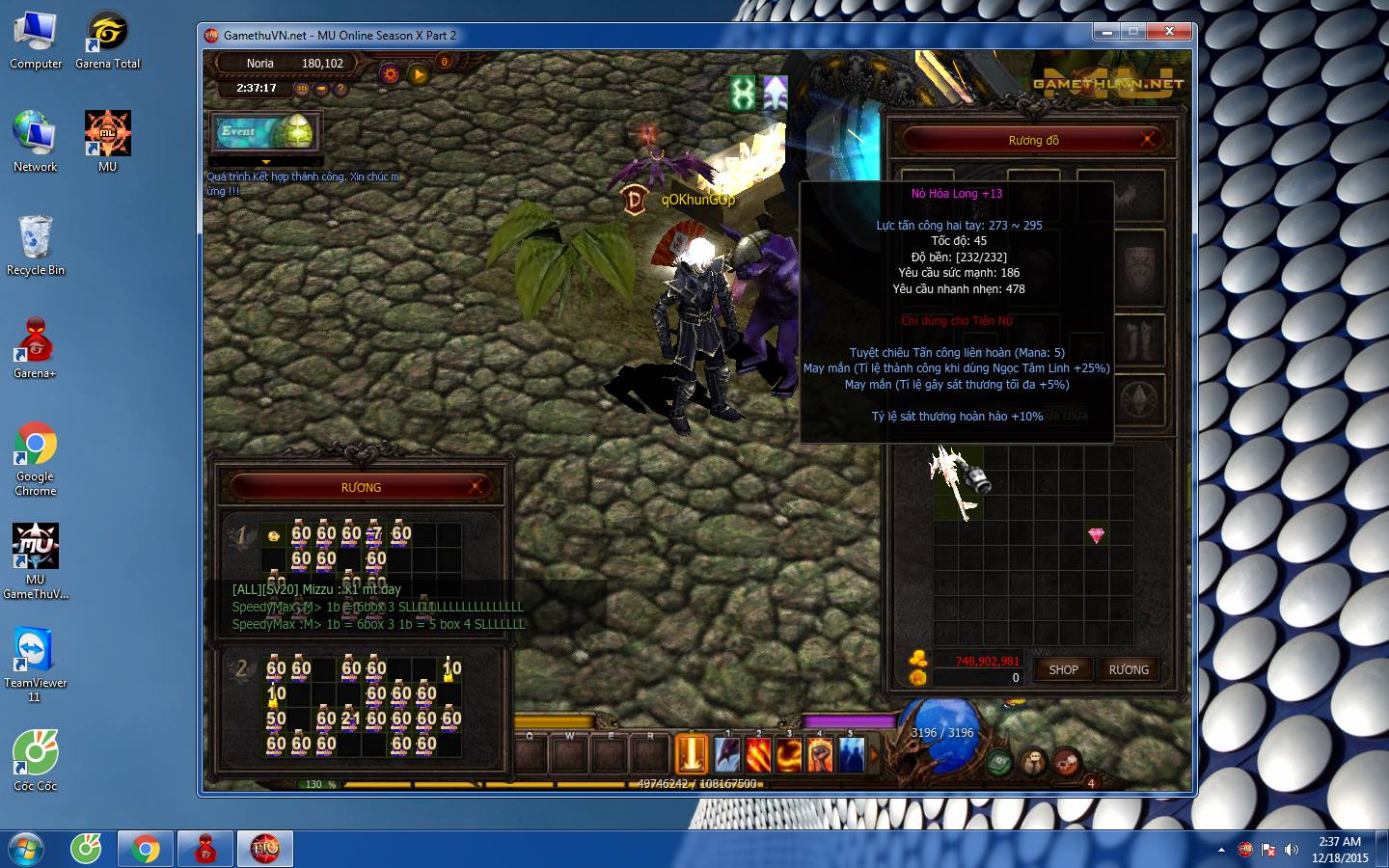This screenshot has width=1389, height=868.
Task: Toggle the 3D camera button
Action: point(302,89)
